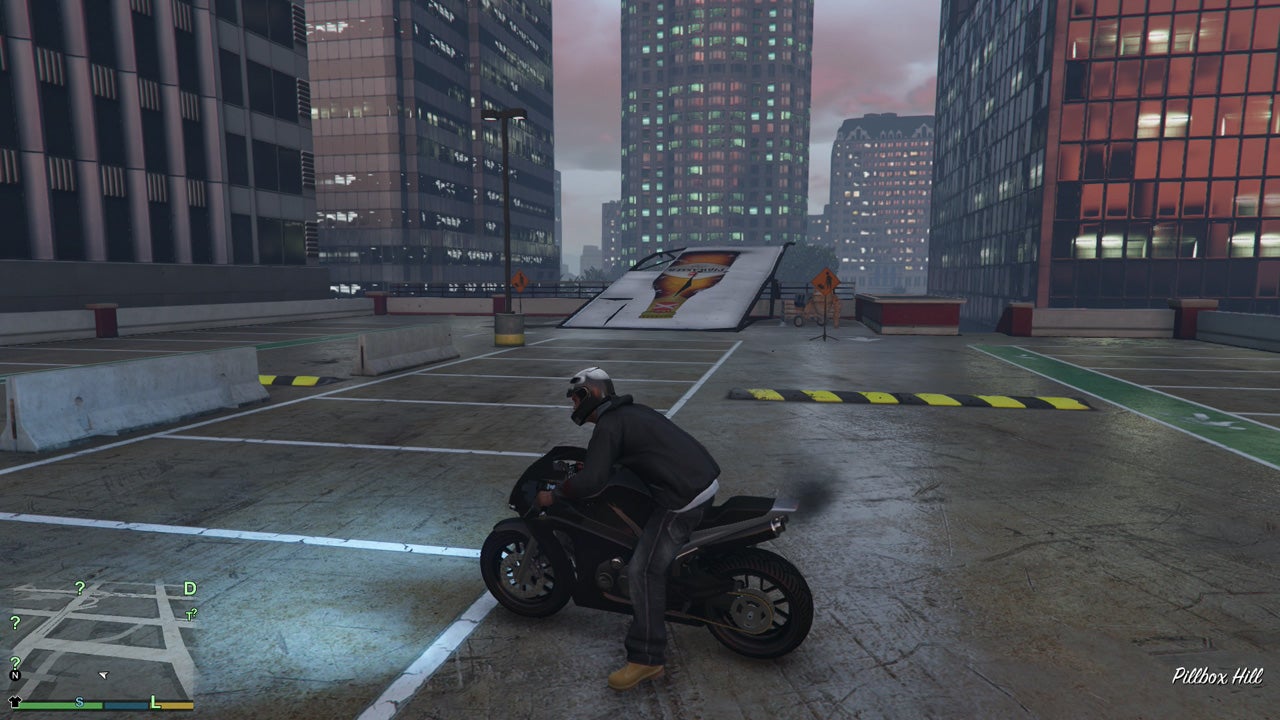Image resolution: width=1280 pixels, height=720 pixels.
Task: Click the blue armor segment of the bar
Action: click(124, 705)
